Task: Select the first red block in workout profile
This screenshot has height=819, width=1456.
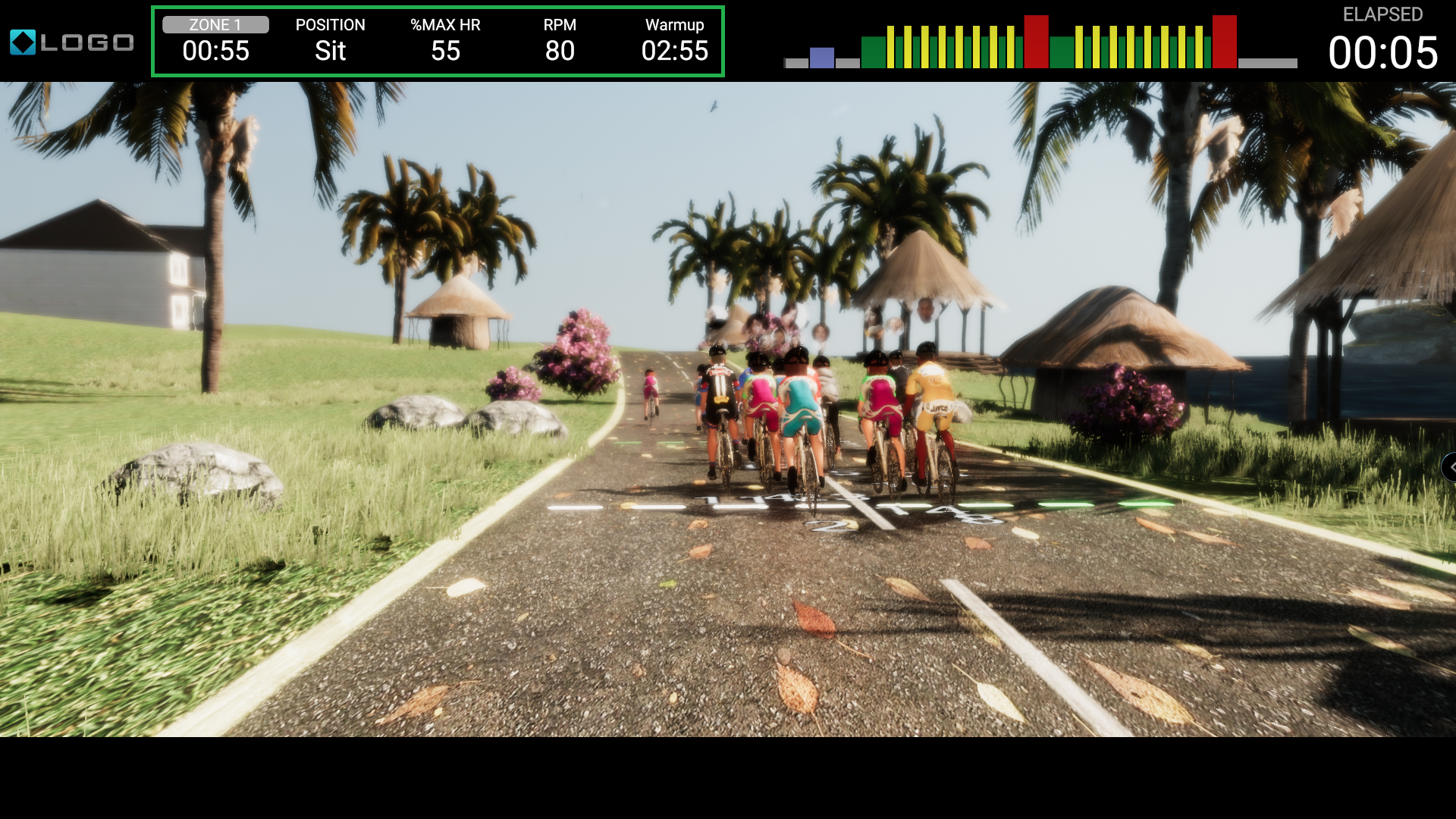Action: [1036, 42]
